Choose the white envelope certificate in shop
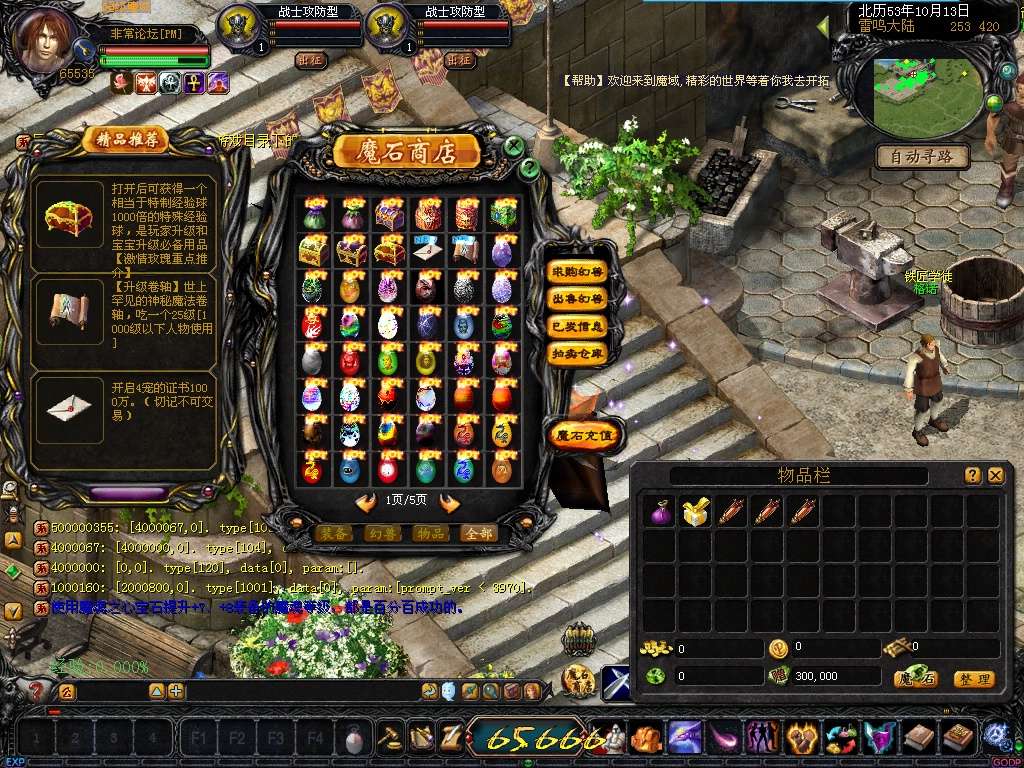 426,252
